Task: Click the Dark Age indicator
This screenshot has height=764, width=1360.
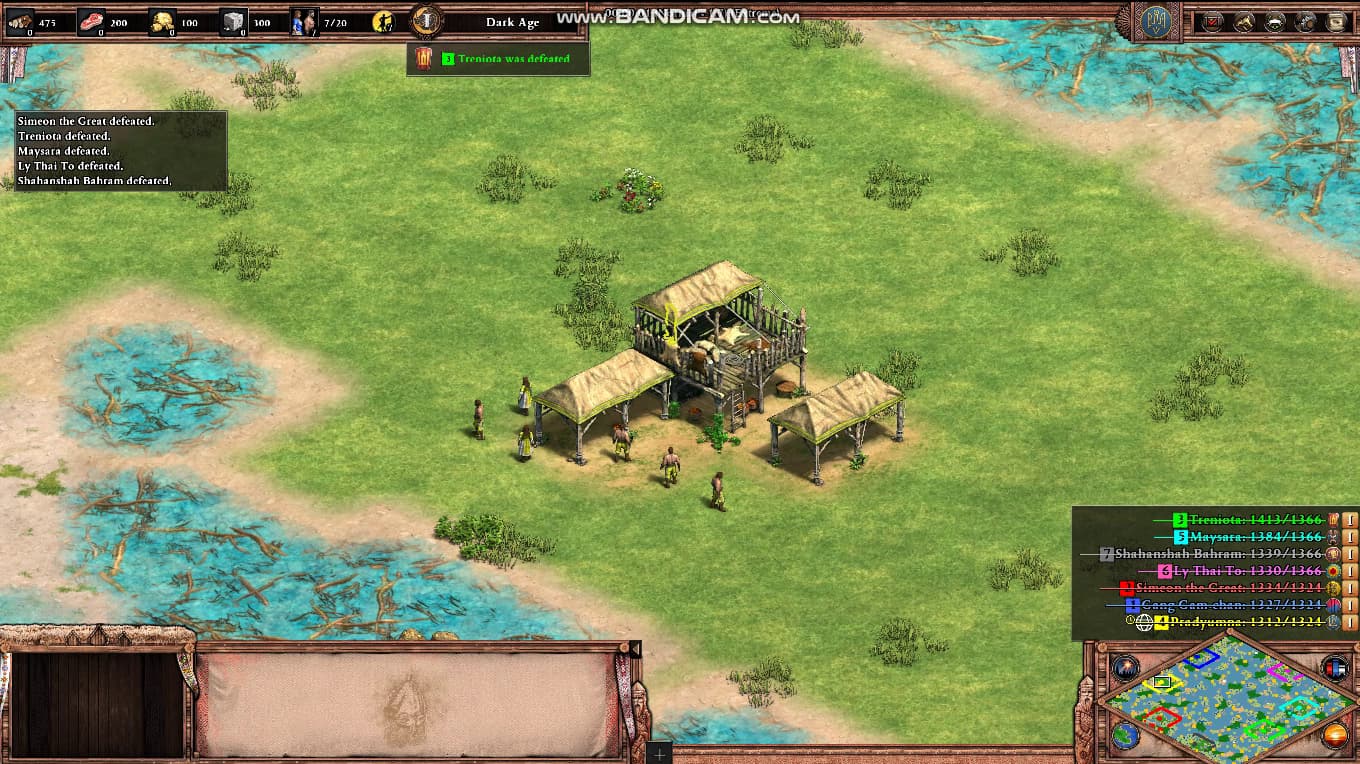Action: 512,22
